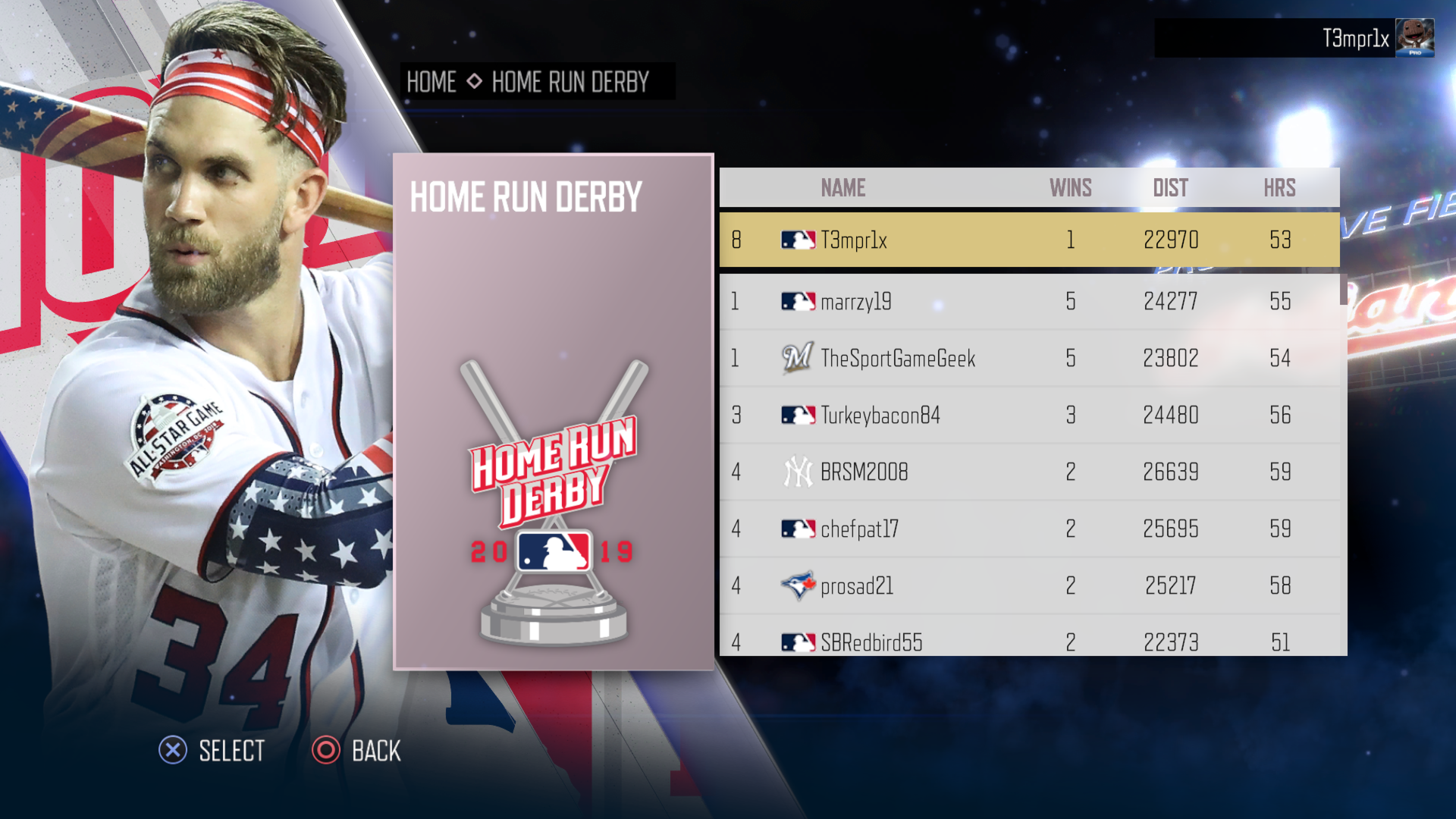Select the highlighted T3mpr1x leaderboard row
Viewport: 1456px width, 819px height.
[1024, 240]
